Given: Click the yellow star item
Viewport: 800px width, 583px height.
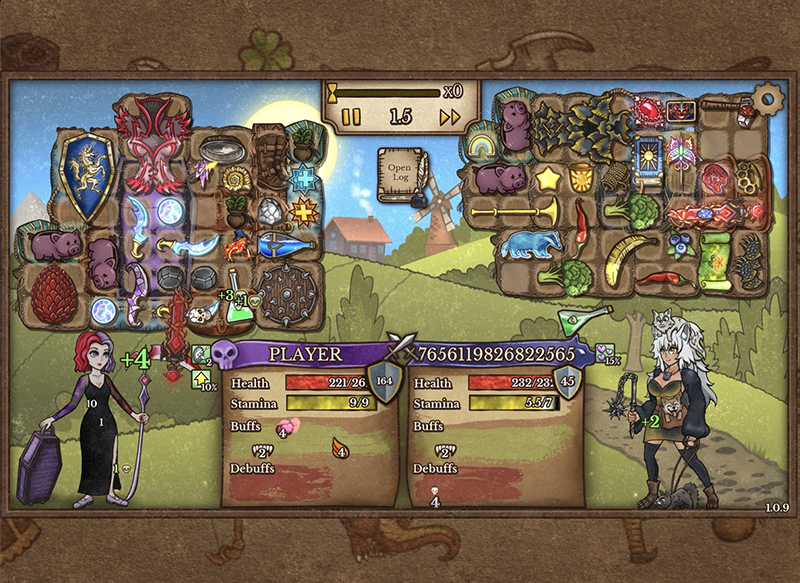Looking at the screenshot, I should pos(548,179).
